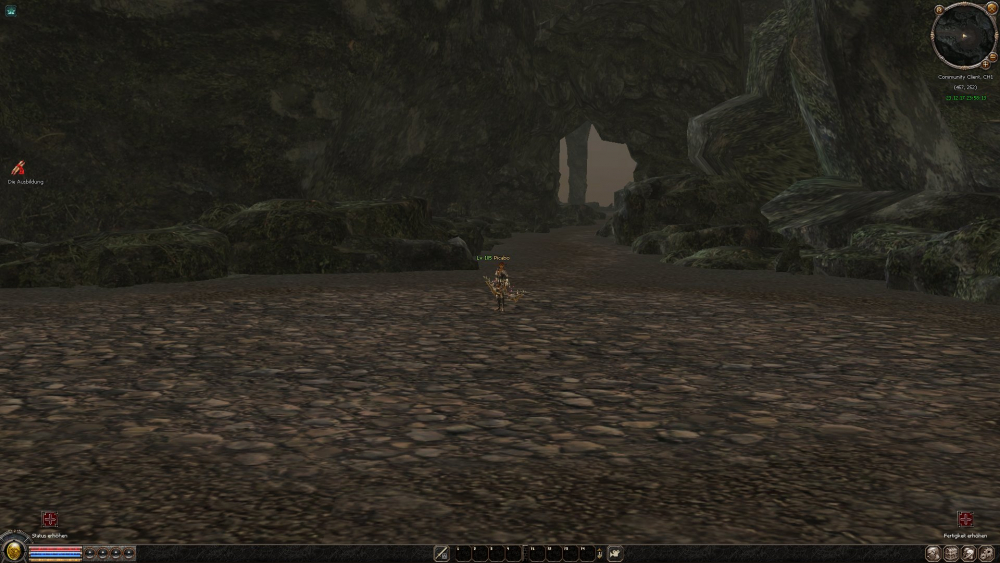The height and width of the screenshot is (563, 1000).
Task: Open the messenger from bottom-right buttons
Action: click(x=969, y=553)
